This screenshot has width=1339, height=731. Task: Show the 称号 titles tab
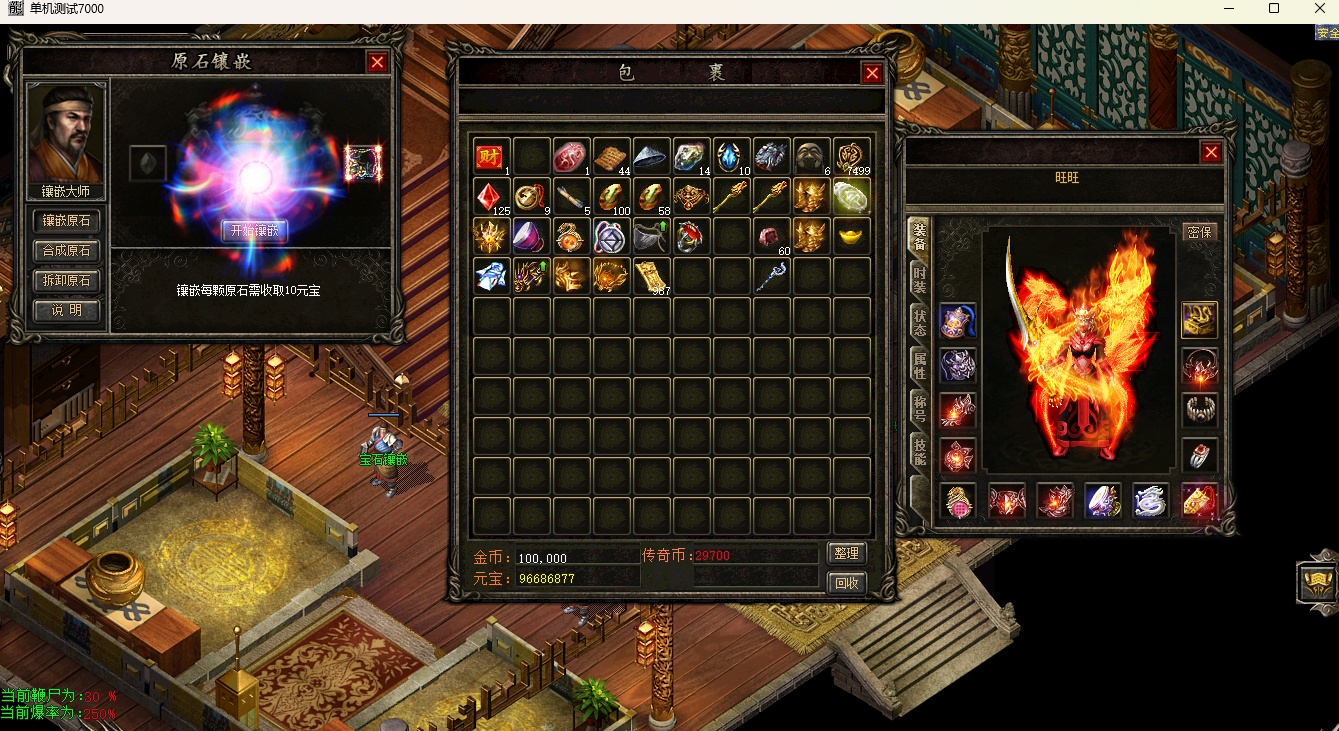point(918,409)
